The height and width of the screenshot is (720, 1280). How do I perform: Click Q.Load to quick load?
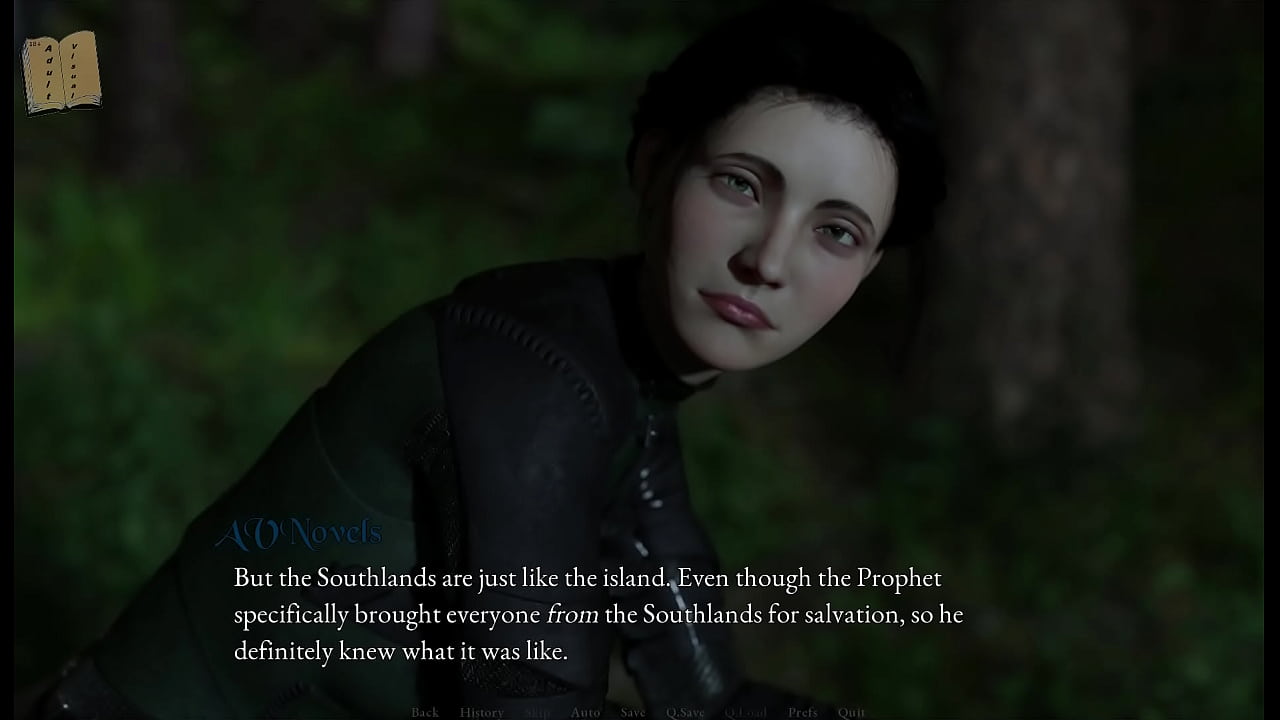point(745,712)
